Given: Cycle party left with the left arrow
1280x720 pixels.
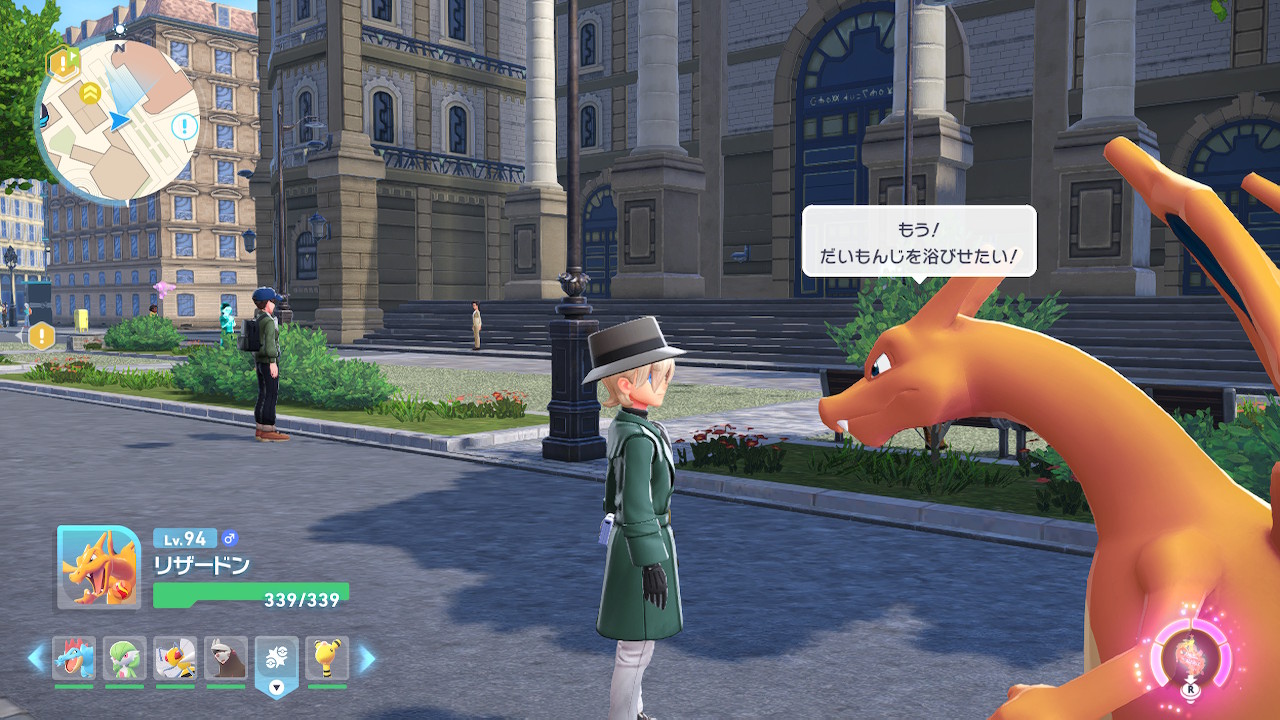Looking at the screenshot, I should coord(36,658).
